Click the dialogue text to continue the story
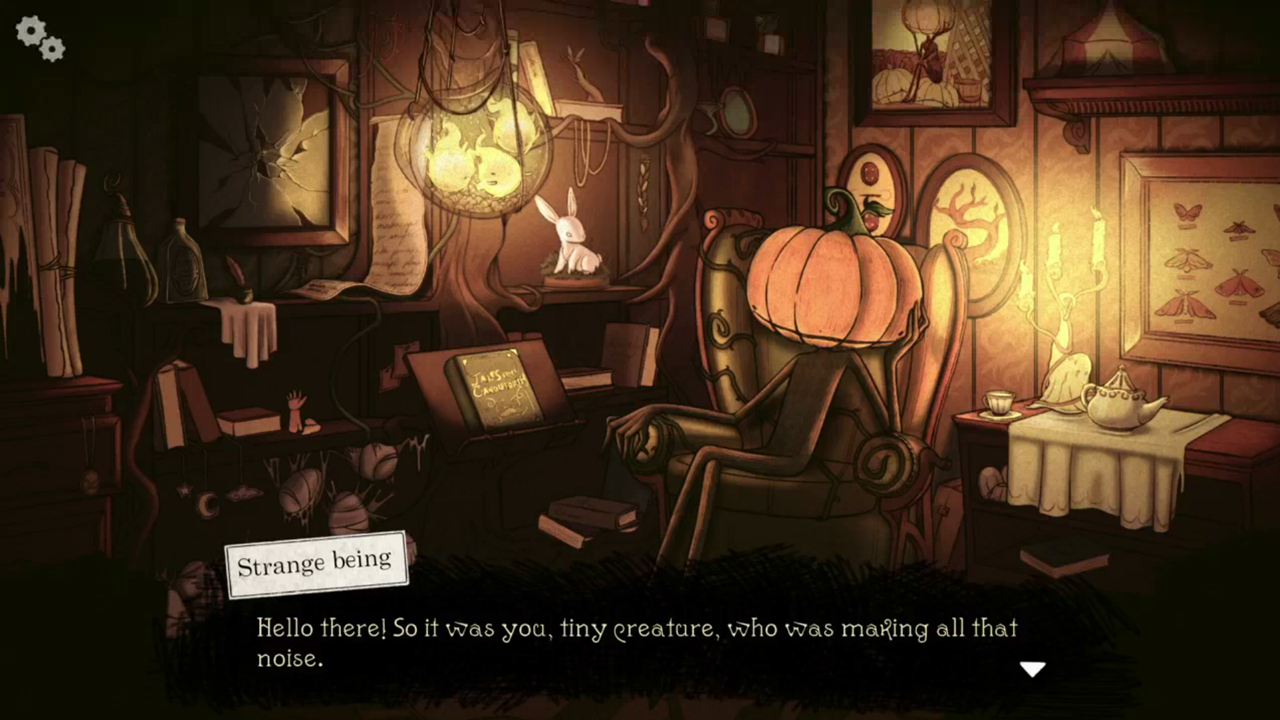The width and height of the screenshot is (1280, 720). [x=637, y=628]
